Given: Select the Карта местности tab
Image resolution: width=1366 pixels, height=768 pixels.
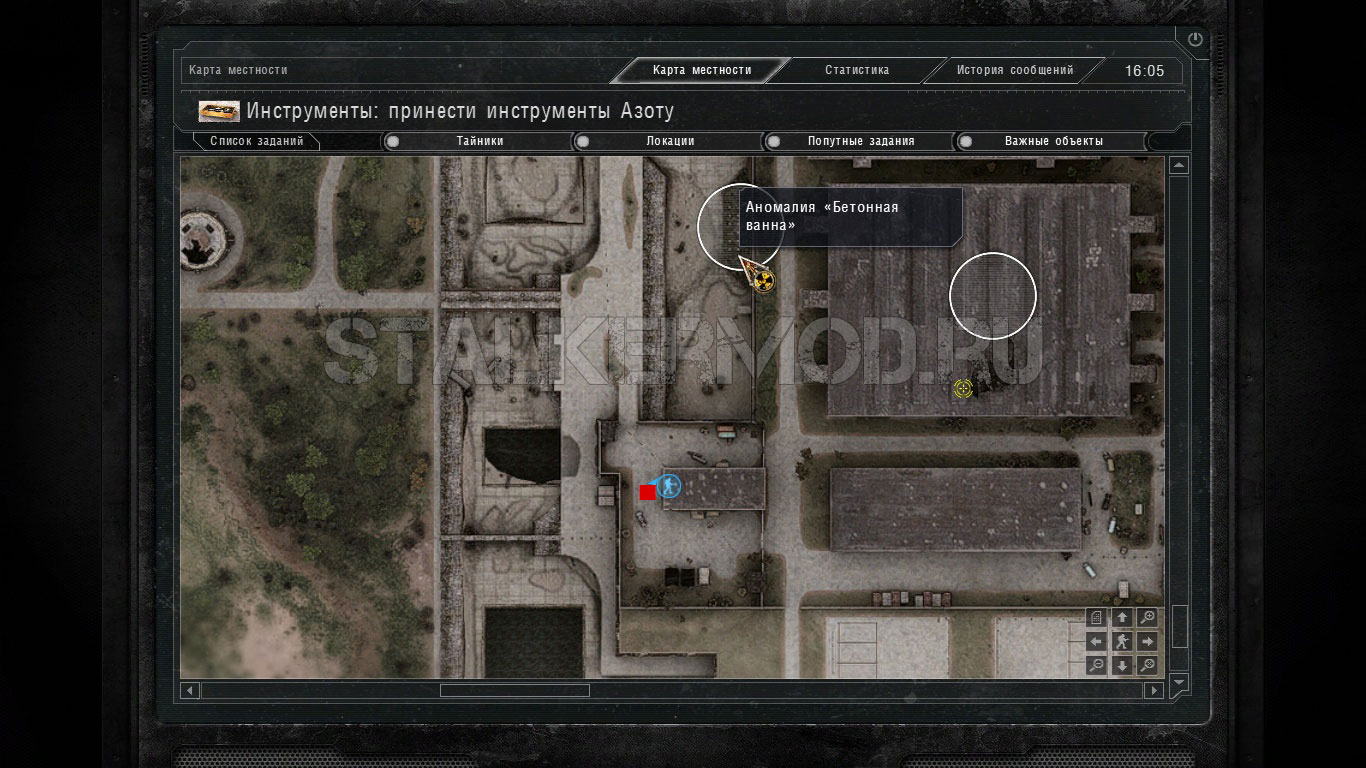Looking at the screenshot, I should 701,70.
